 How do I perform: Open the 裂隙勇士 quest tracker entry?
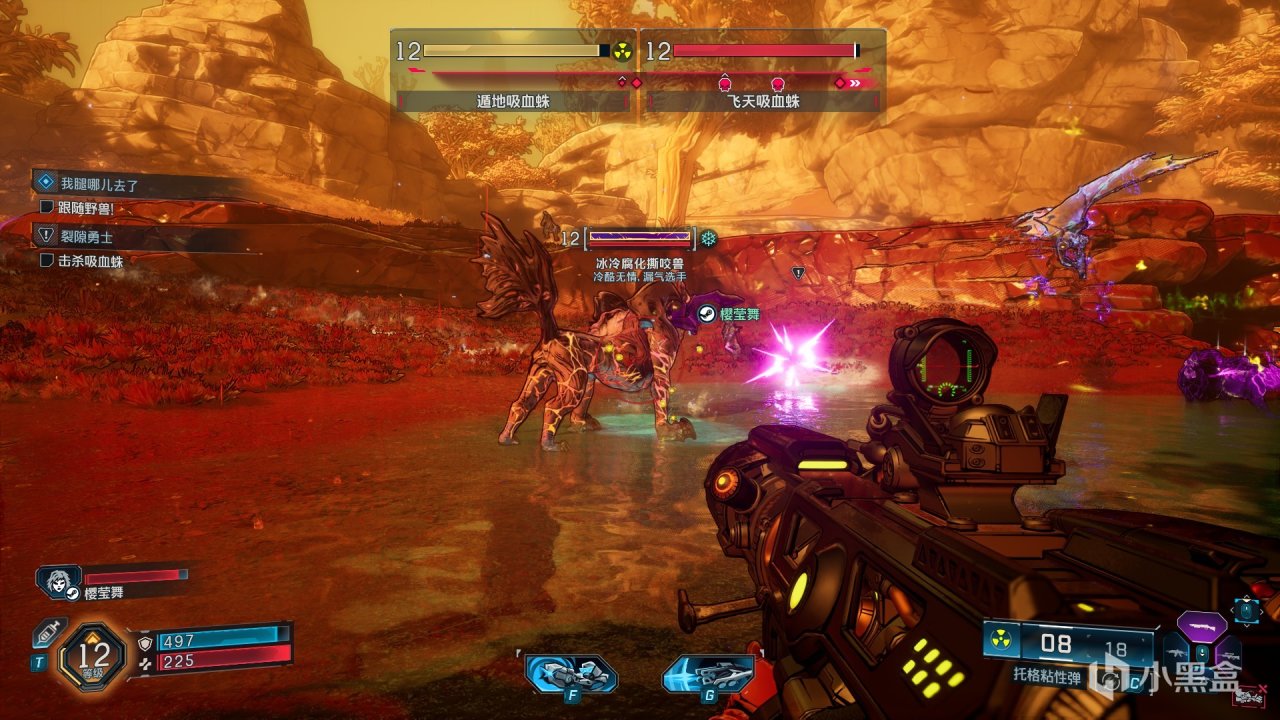[84, 236]
